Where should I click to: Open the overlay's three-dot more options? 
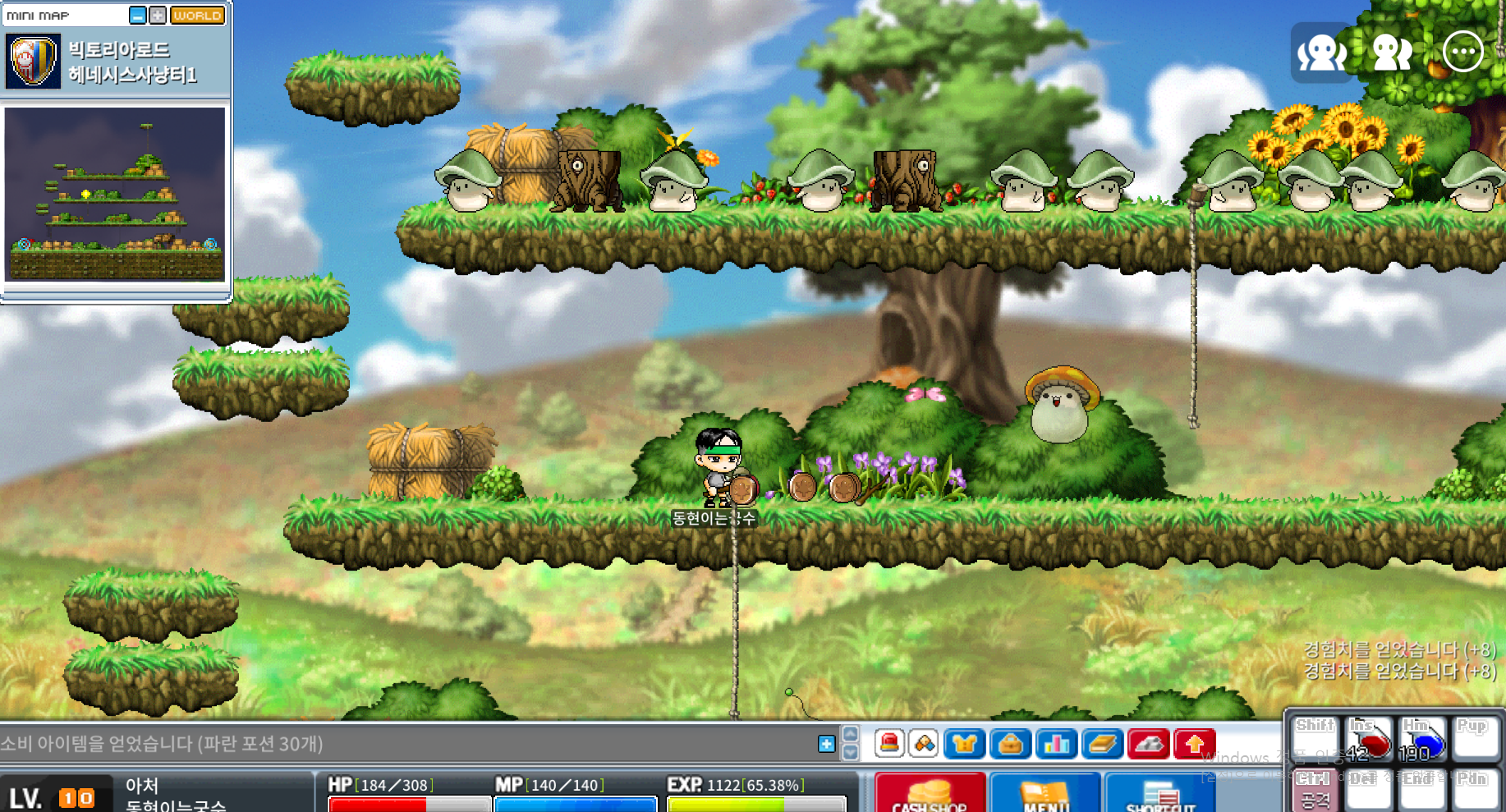coord(1463,53)
